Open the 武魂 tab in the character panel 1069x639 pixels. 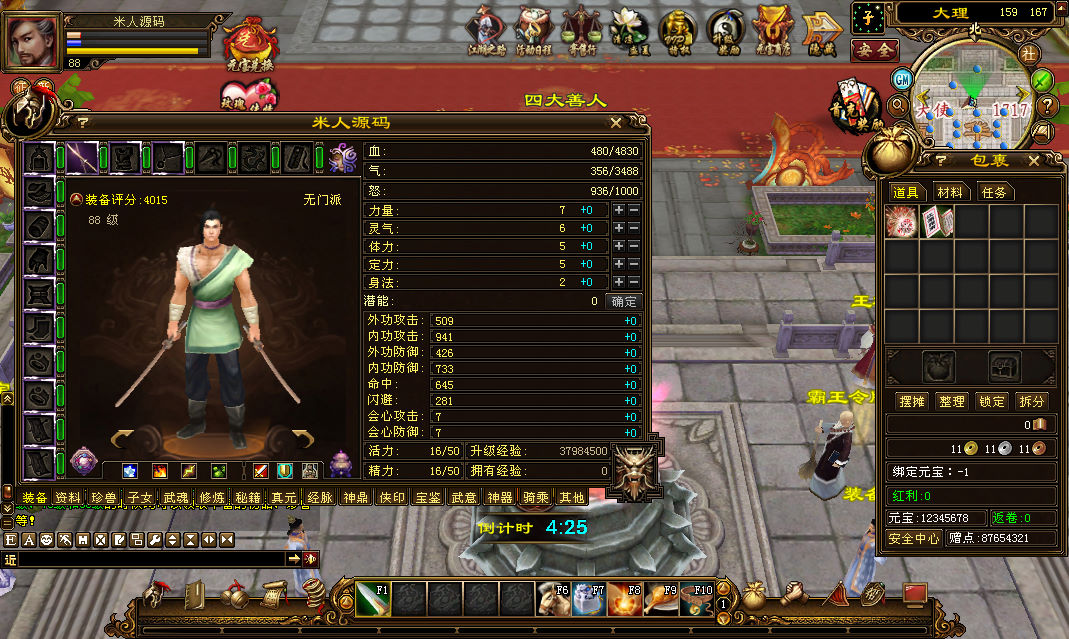click(176, 497)
